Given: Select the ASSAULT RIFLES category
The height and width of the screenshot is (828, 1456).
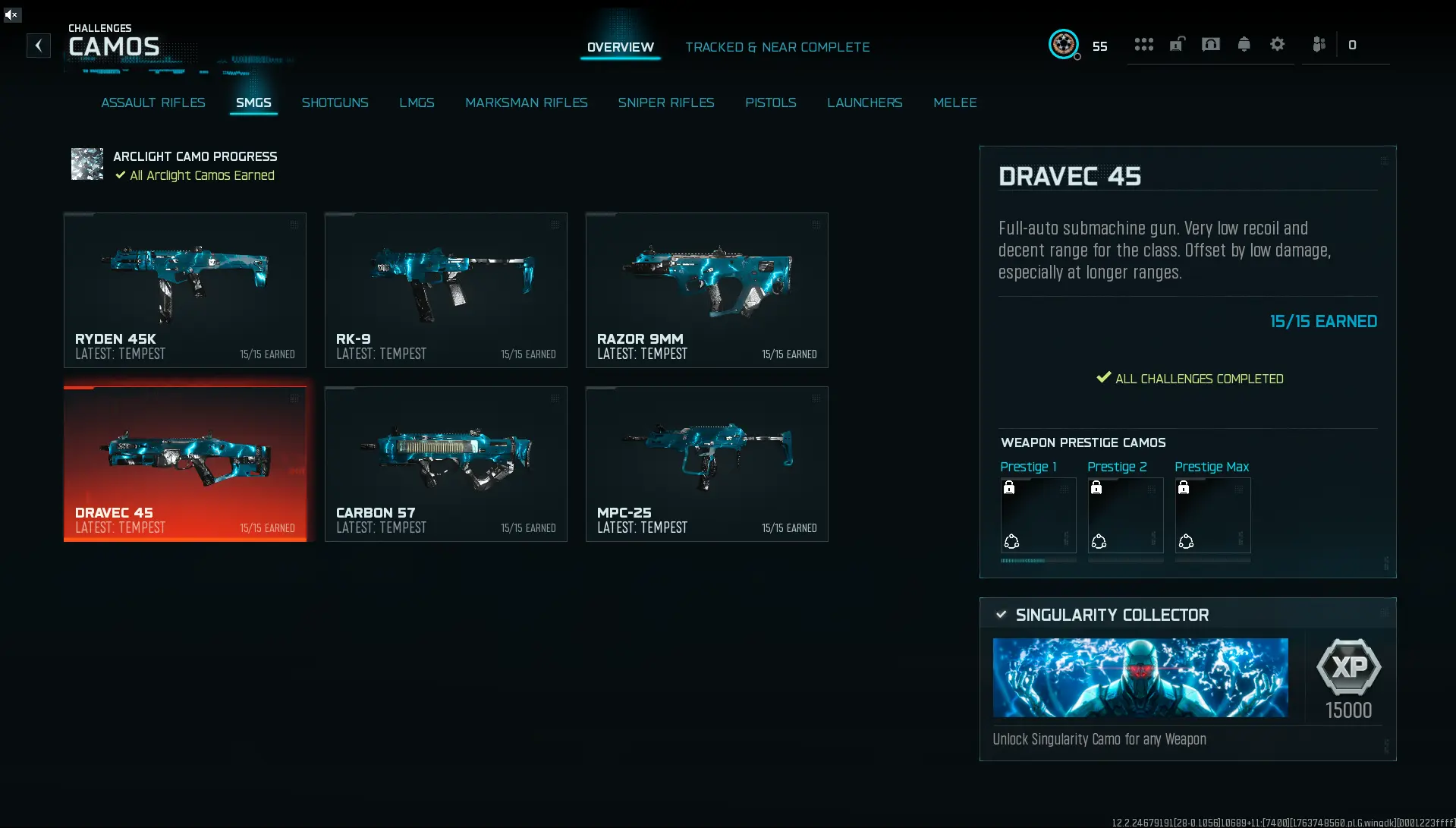Looking at the screenshot, I should pos(153,102).
